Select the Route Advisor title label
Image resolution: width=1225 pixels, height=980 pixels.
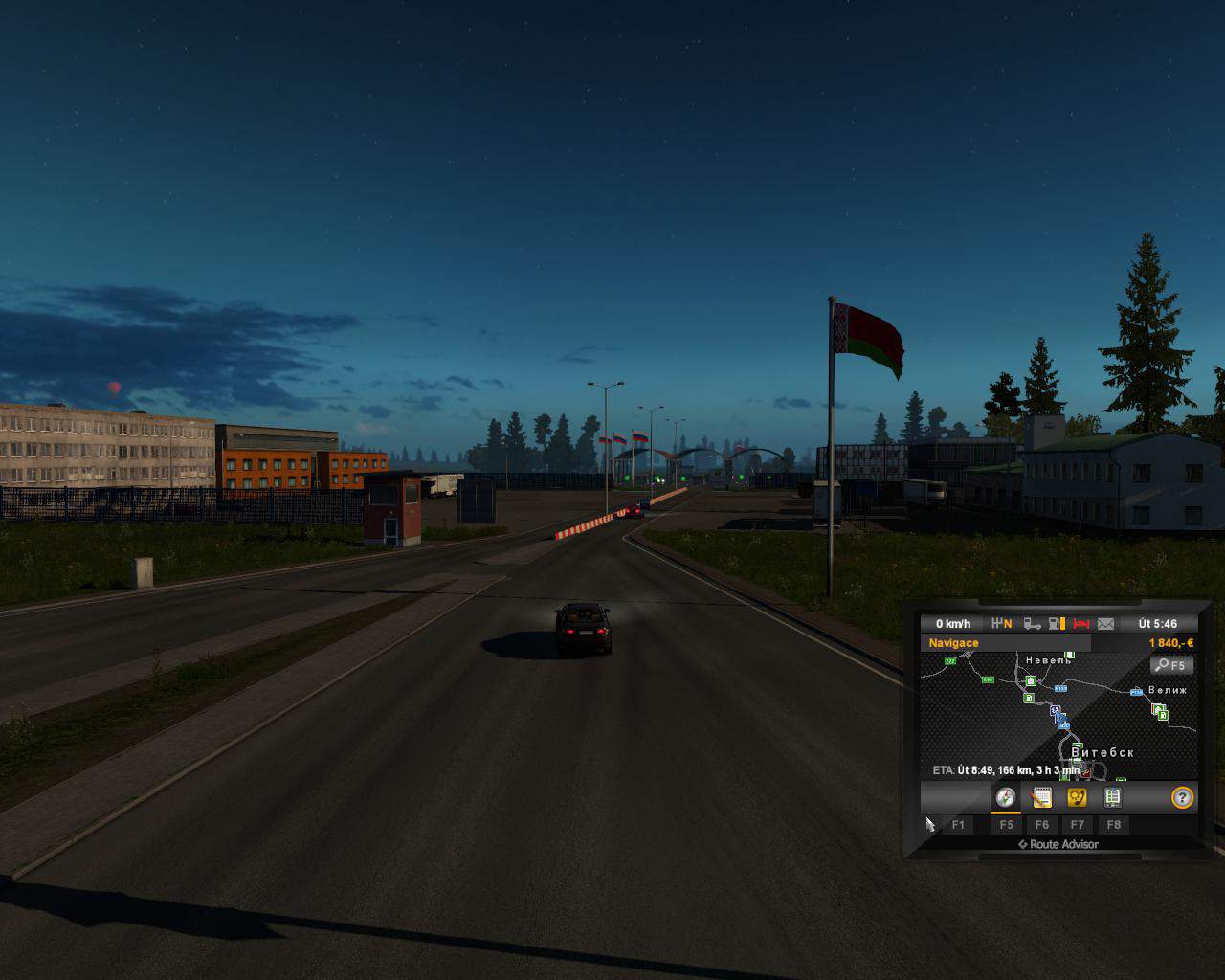tap(1058, 844)
